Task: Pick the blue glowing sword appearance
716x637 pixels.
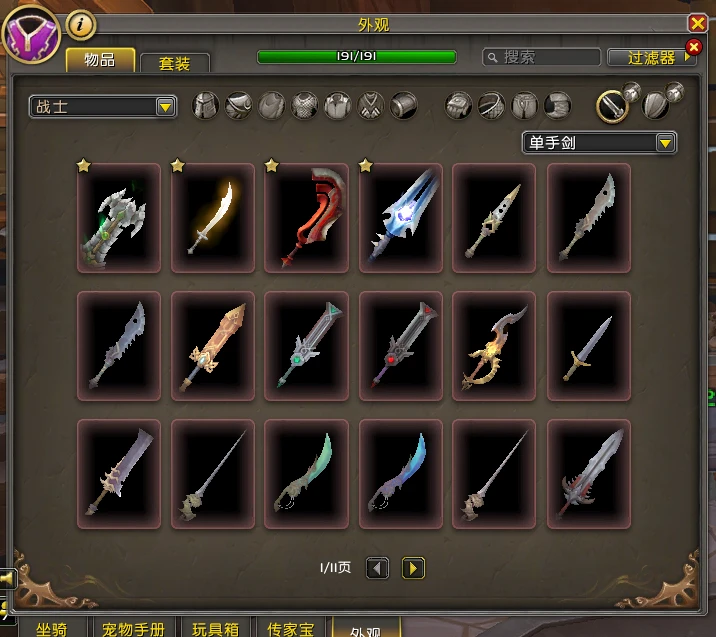Action: pos(400,218)
